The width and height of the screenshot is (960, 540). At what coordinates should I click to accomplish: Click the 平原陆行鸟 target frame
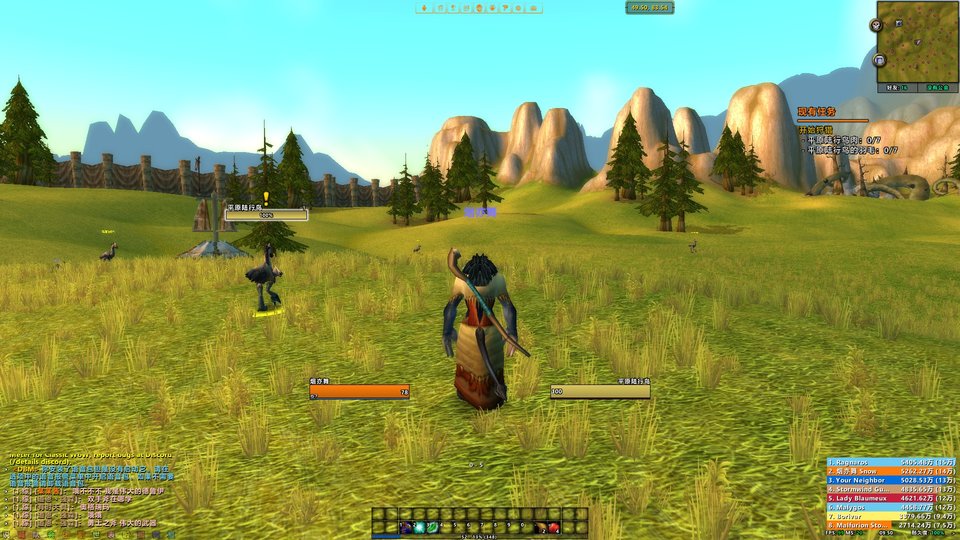(x=600, y=391)
